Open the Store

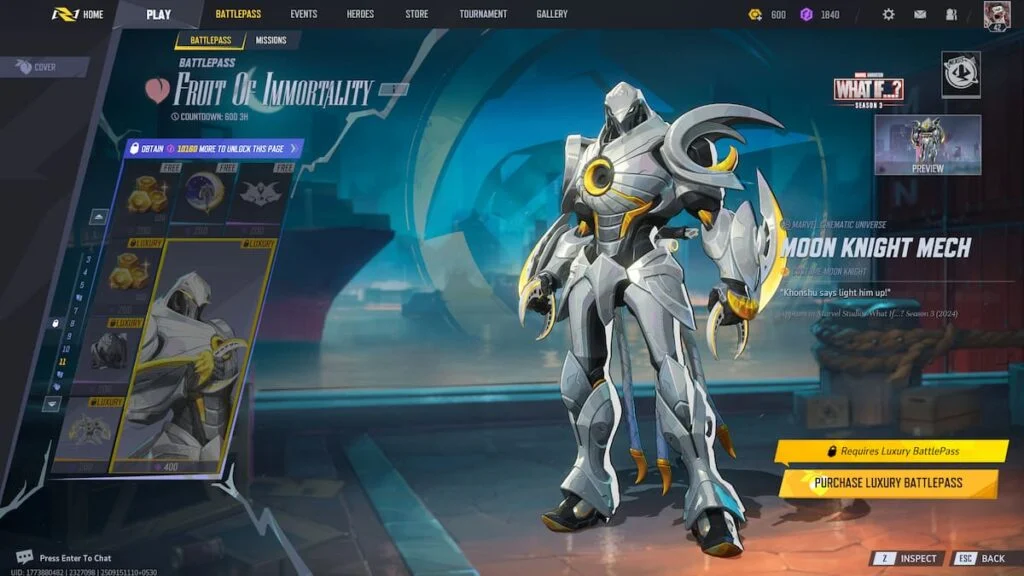(x=416, y=14)
